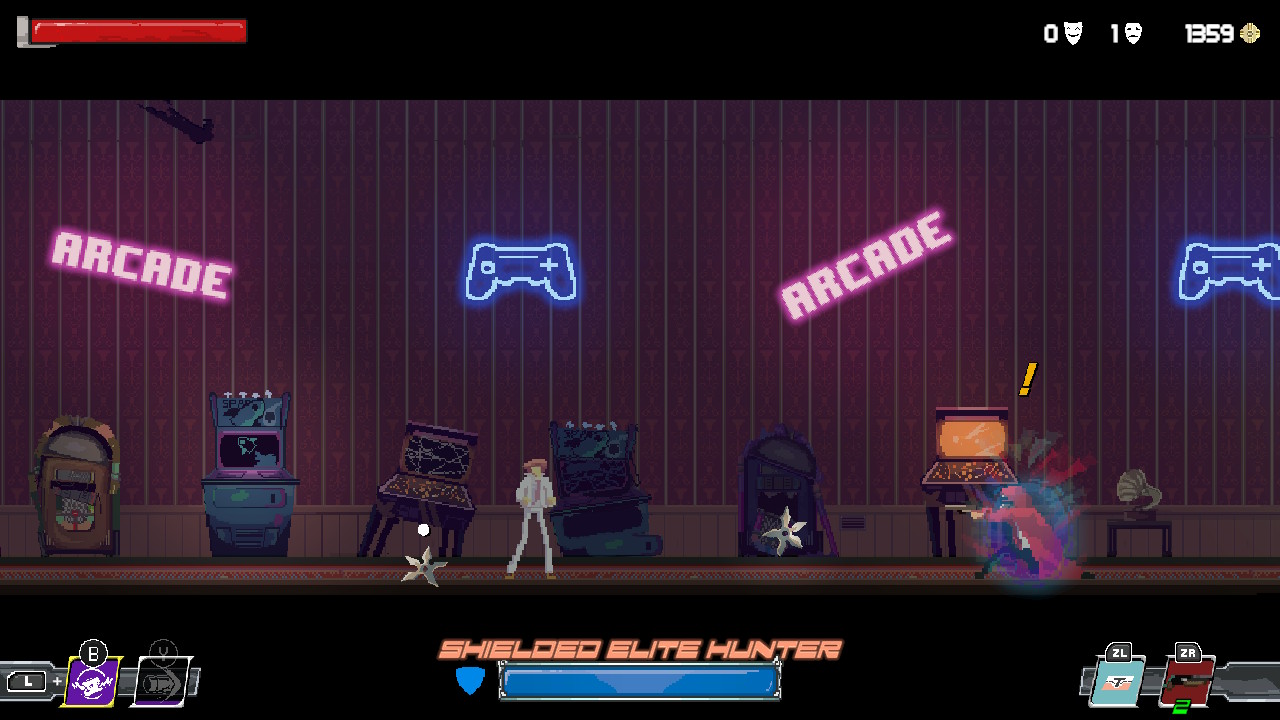This screenshot has width=1280, height=720.
Task: Click the L button prompt icon
Action: (x=29, y=680)
